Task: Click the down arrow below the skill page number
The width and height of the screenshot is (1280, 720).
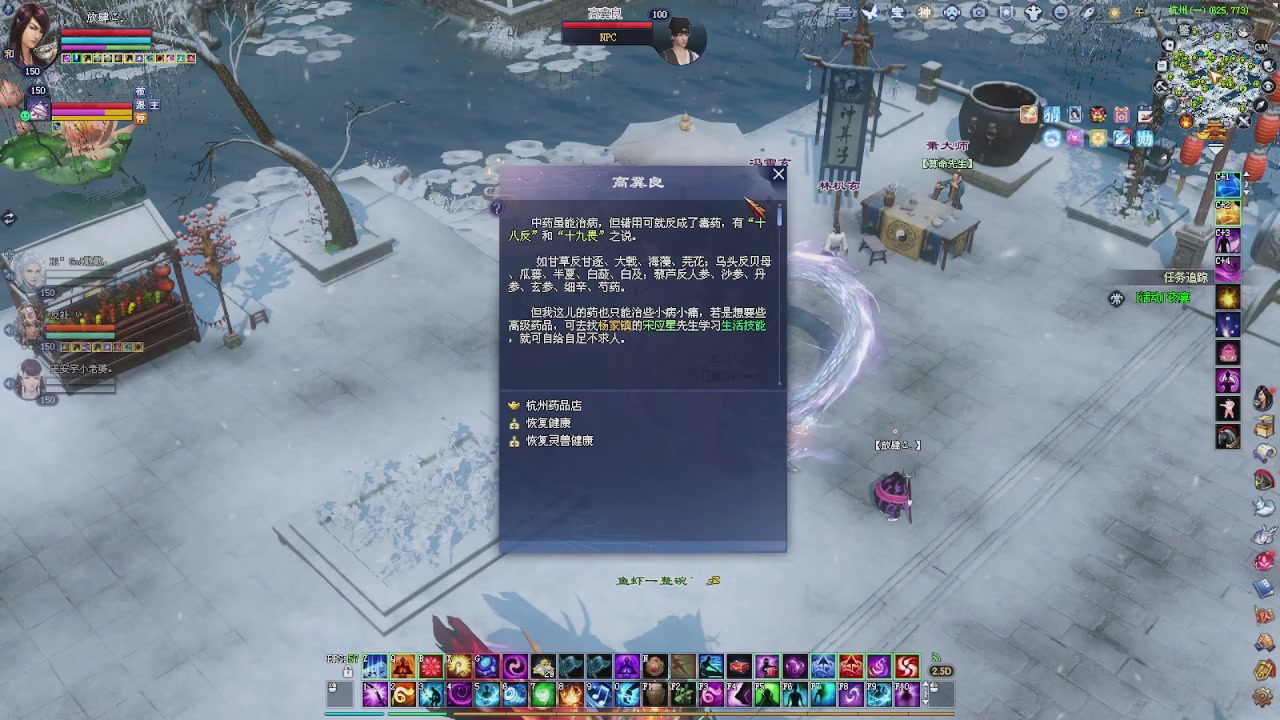Action: click(x=1246, y=193)
